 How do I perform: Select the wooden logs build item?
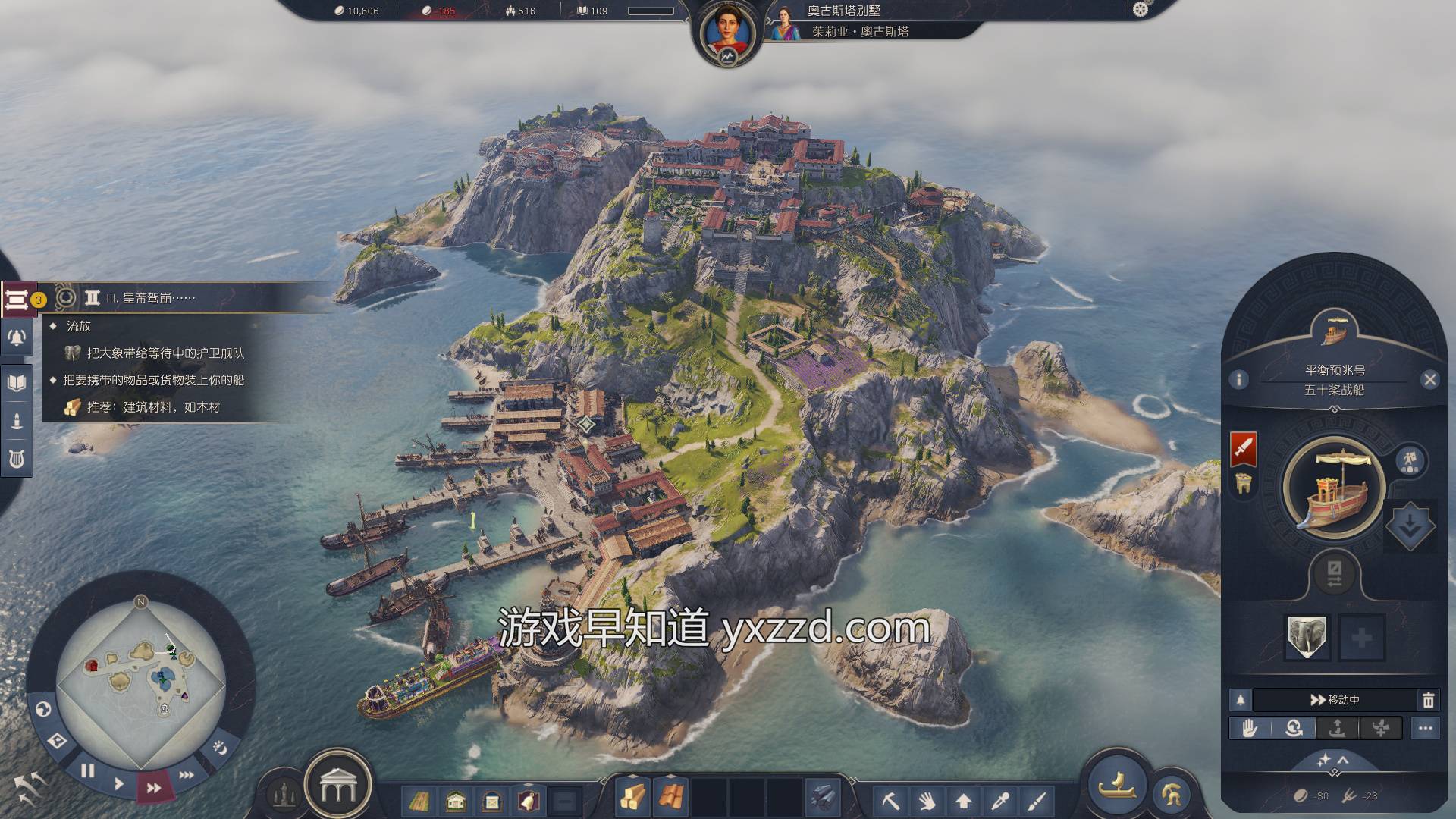pos(632,797)
